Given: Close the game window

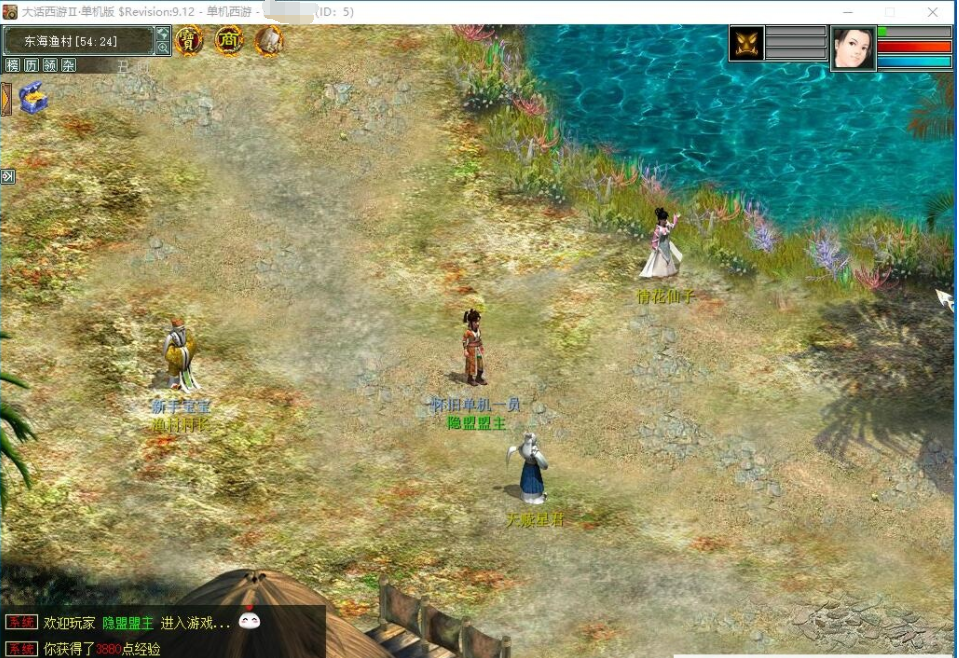Looking at the screenshot, I should [x=932, y=12].
